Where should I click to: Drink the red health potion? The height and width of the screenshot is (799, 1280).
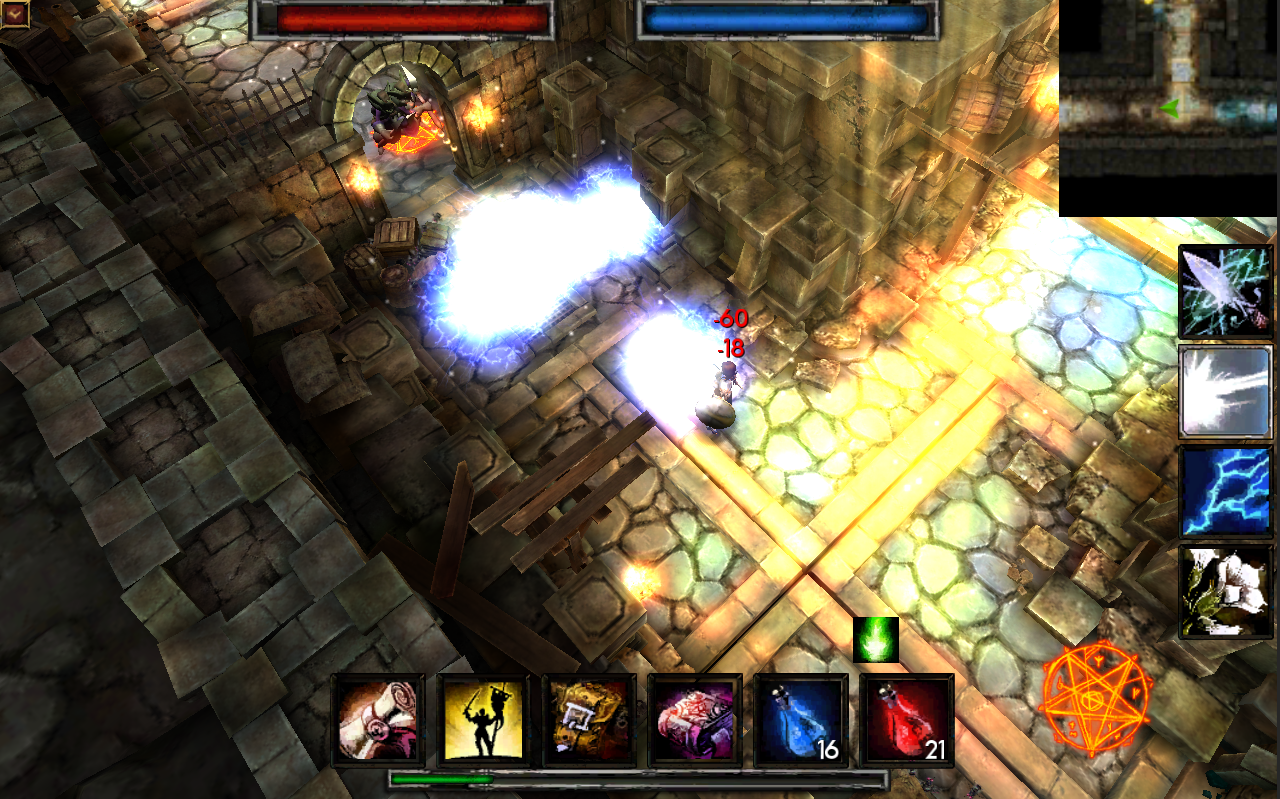(x=907, y=720)
